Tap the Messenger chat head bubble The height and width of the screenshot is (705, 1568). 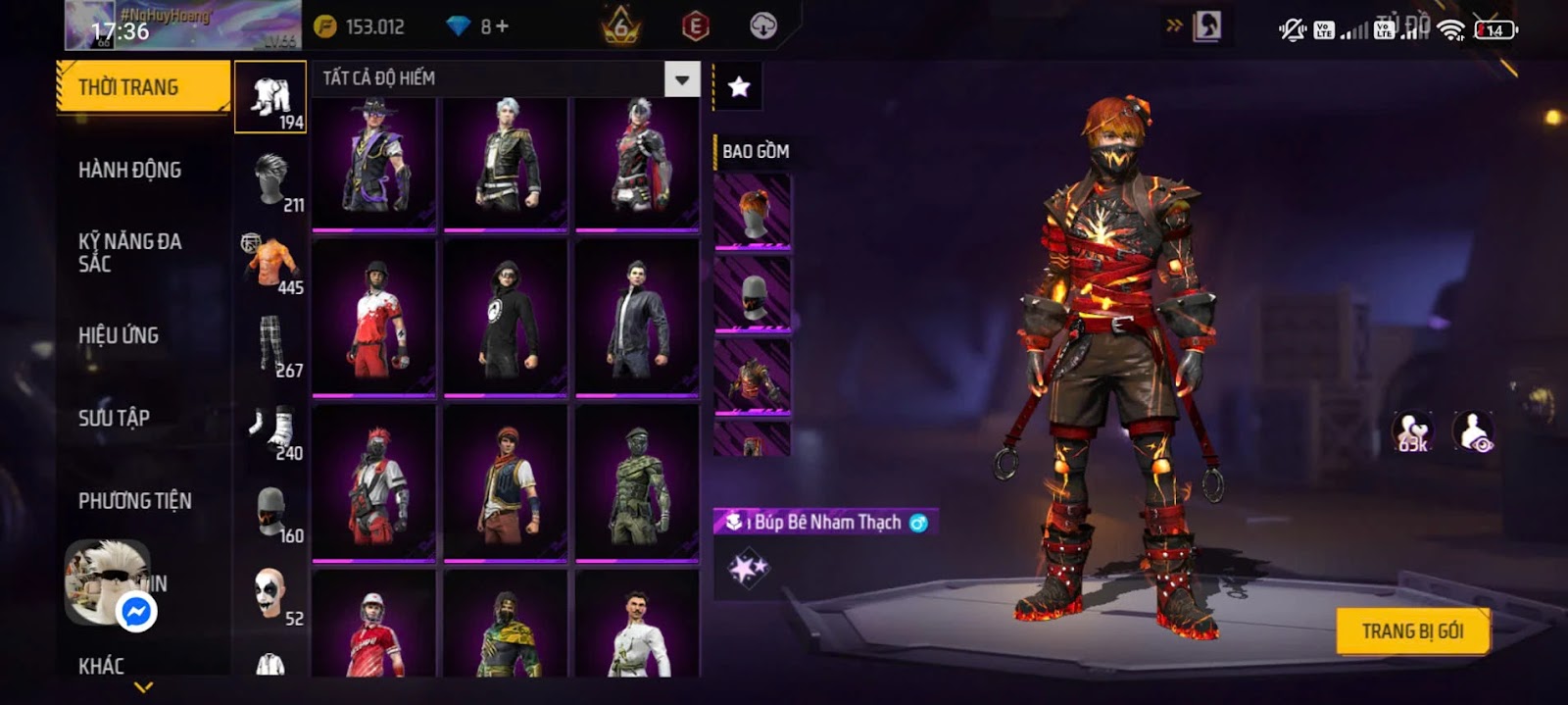click(x=136, y=612)
